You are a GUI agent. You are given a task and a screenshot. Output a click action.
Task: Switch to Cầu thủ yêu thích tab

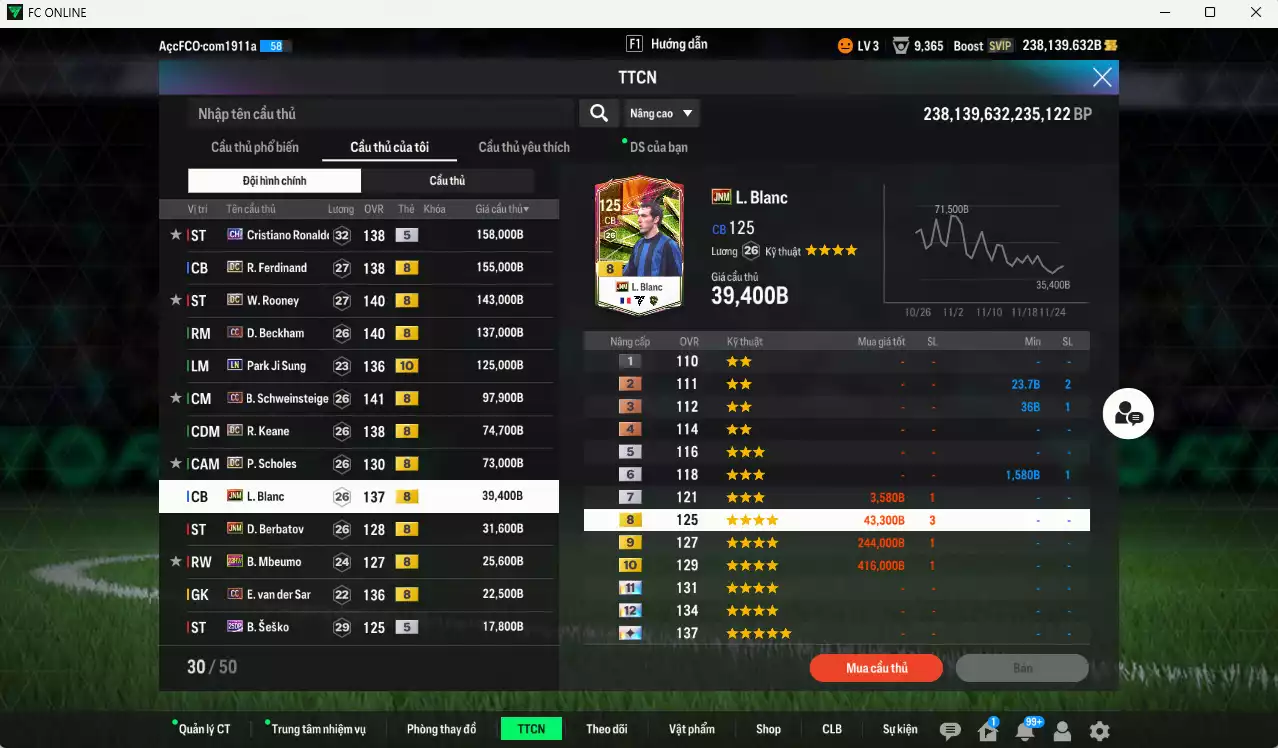click(524, 147)
